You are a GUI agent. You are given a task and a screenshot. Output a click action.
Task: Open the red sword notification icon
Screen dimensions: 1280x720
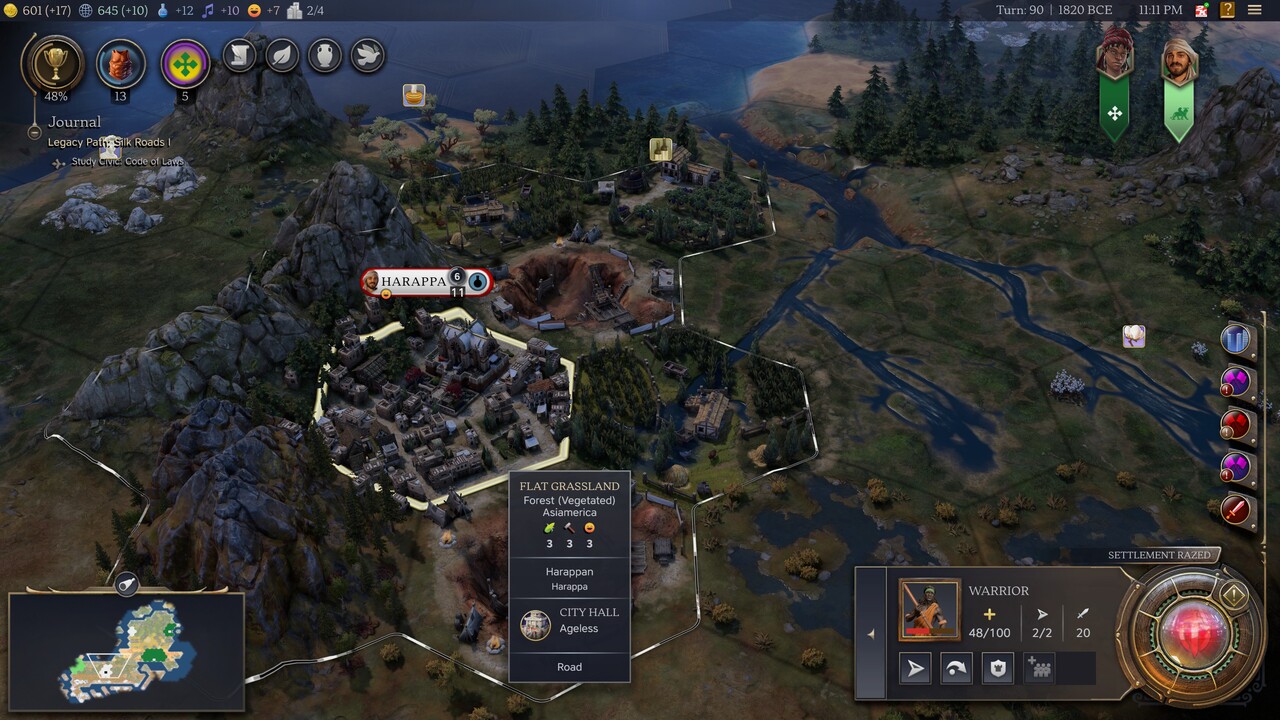pyautogui.click(x=1237, y=510)
